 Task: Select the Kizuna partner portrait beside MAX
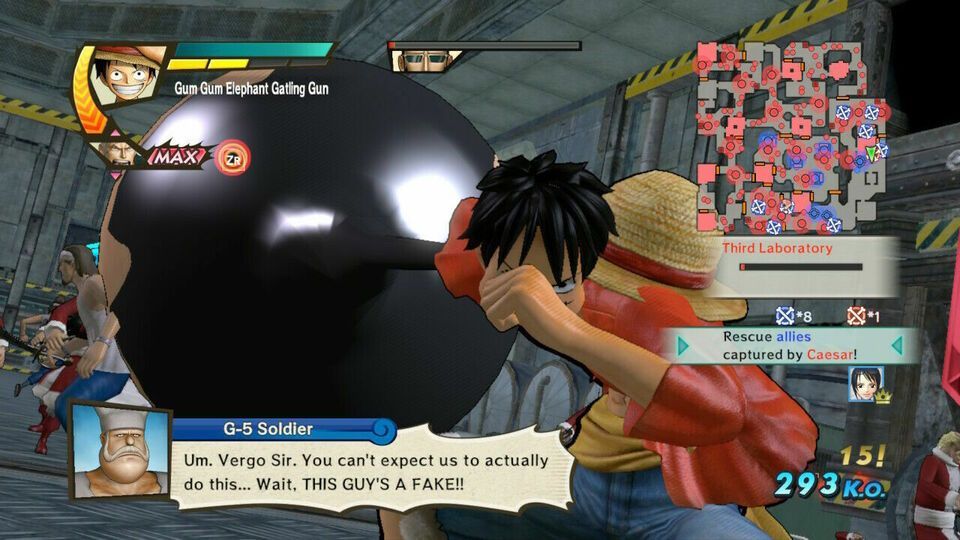120,153
